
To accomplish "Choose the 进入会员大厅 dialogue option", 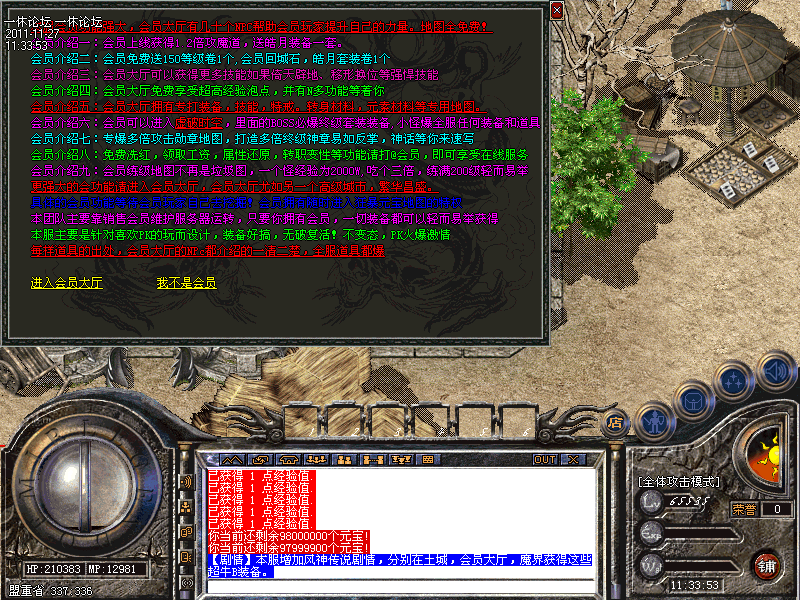I will 67,283.
